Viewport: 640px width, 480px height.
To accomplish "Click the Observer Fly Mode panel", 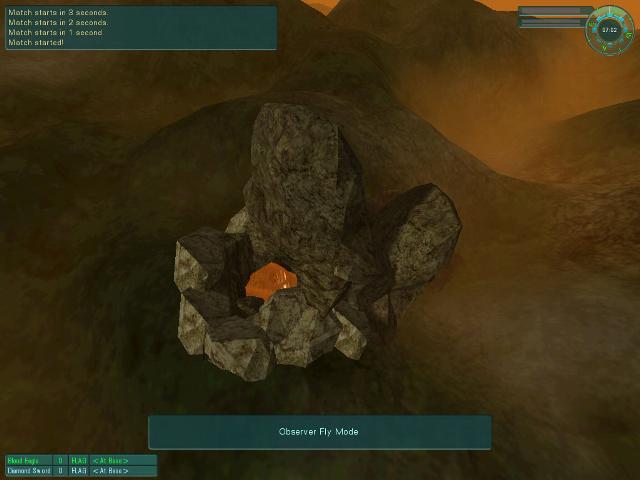I will pyautogui.click(x=319, y=432).
